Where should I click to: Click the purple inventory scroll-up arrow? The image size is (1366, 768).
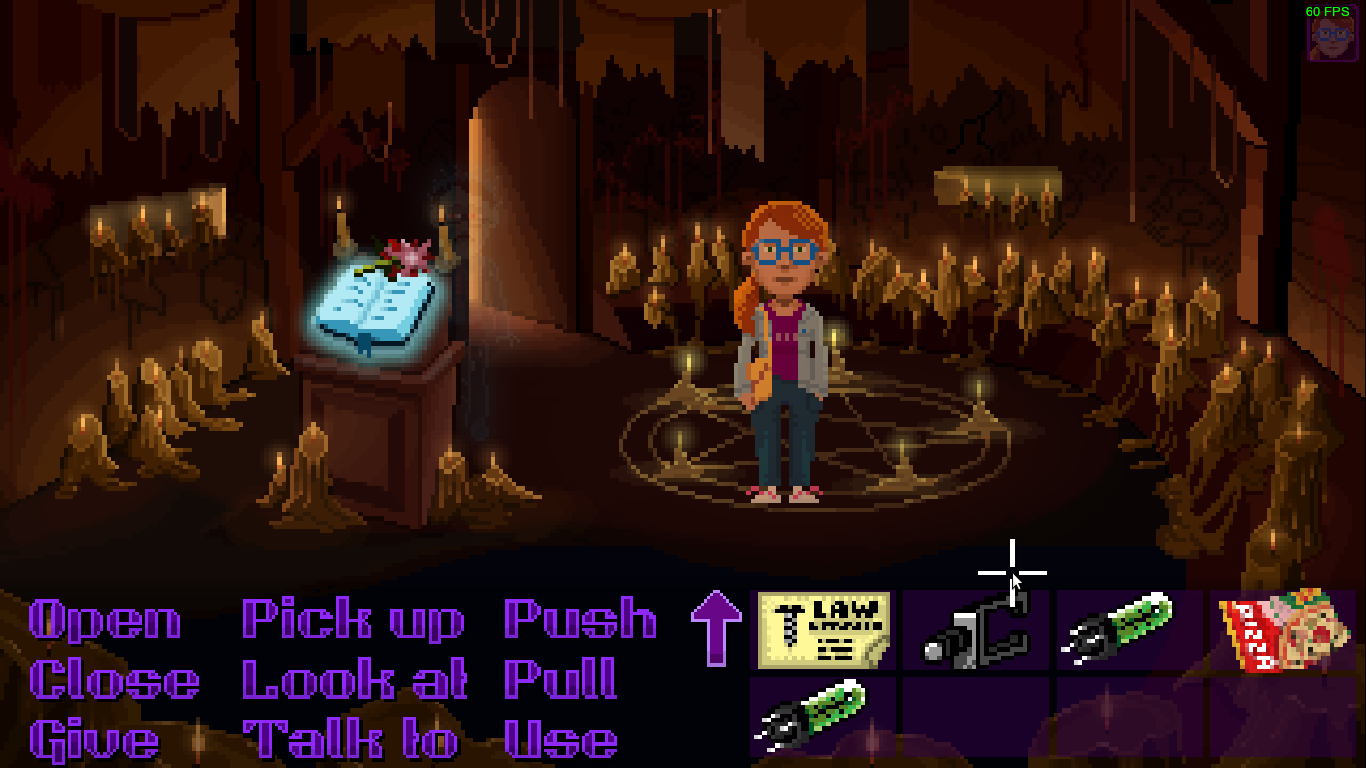(x=716, y=626)
